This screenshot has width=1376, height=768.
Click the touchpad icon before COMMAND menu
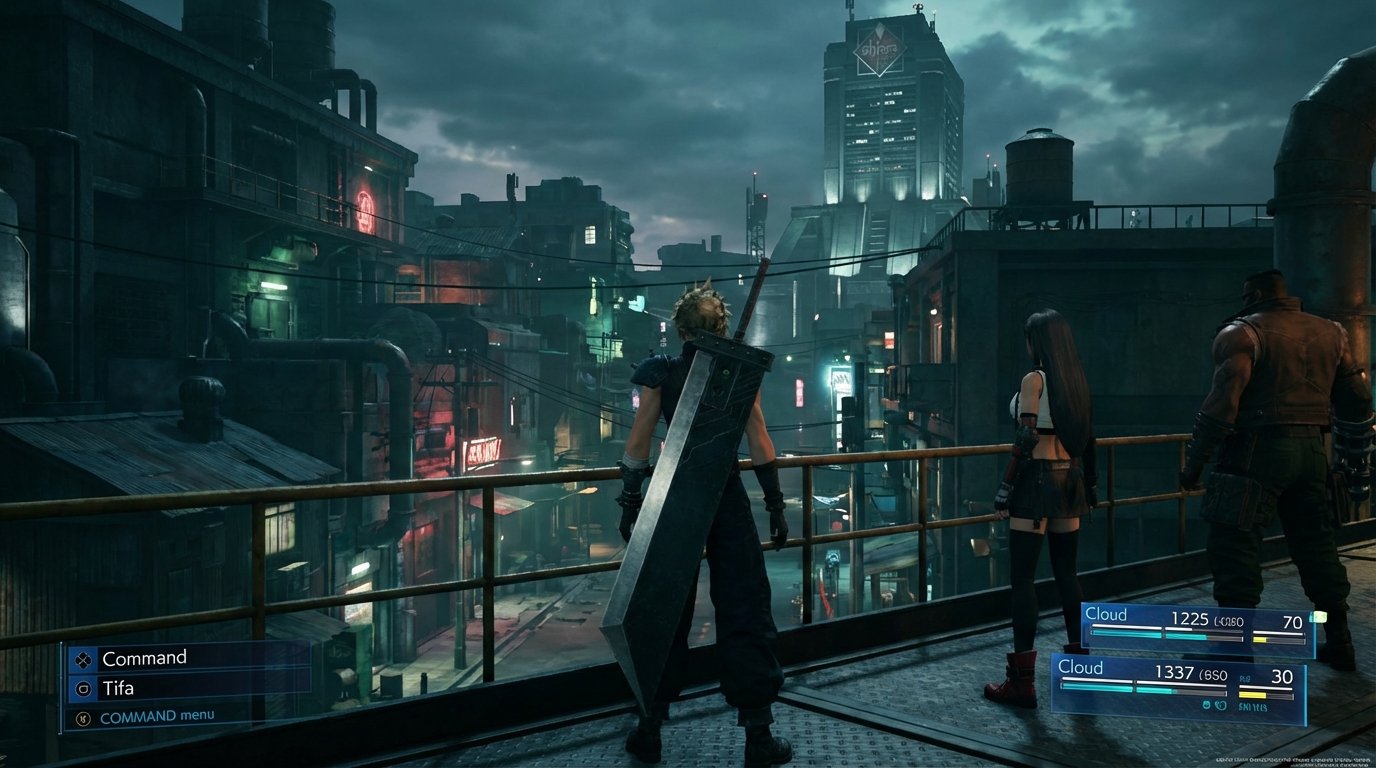[84, 716]
